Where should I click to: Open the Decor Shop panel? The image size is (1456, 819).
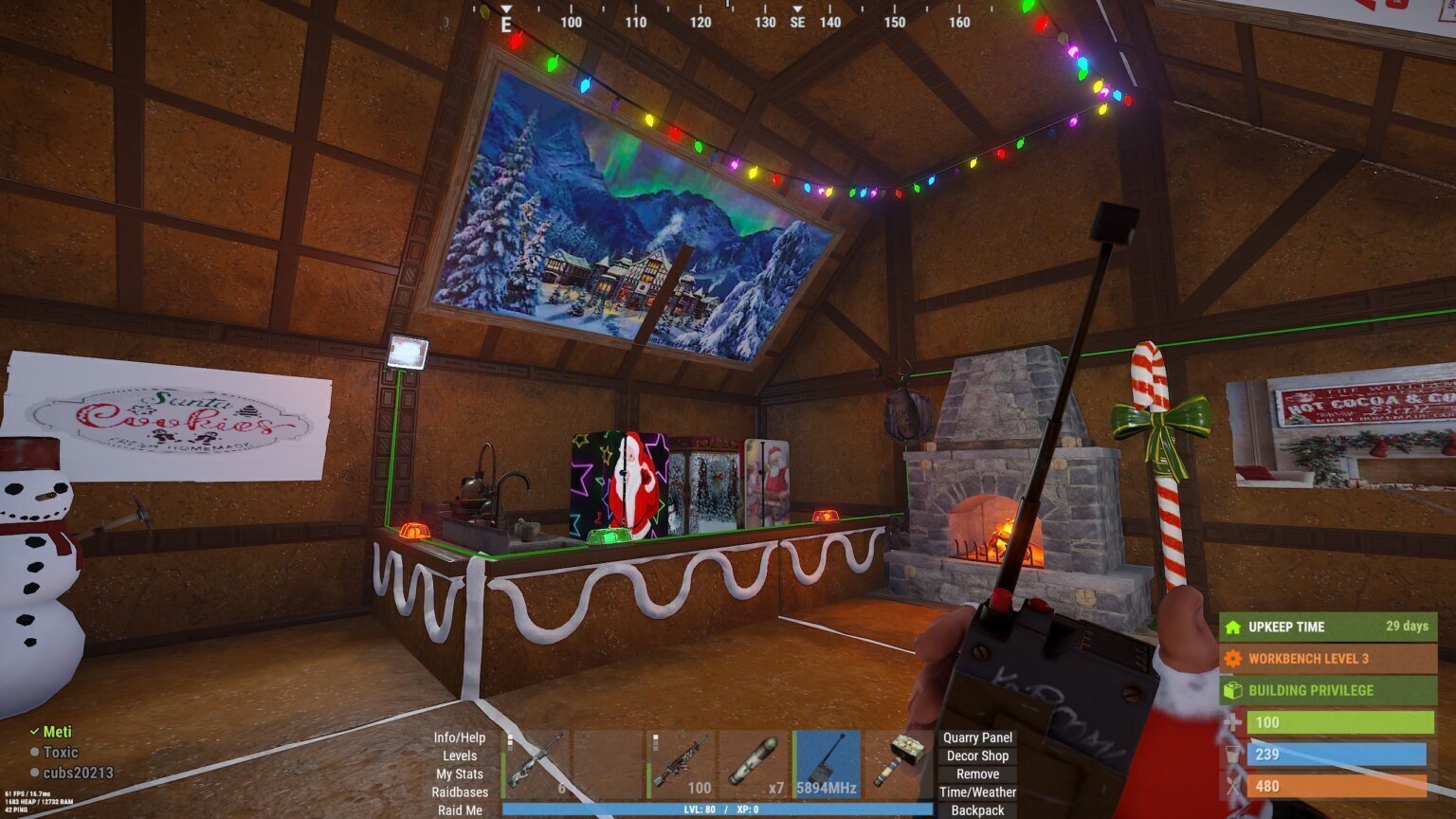[x=976, y=756]
